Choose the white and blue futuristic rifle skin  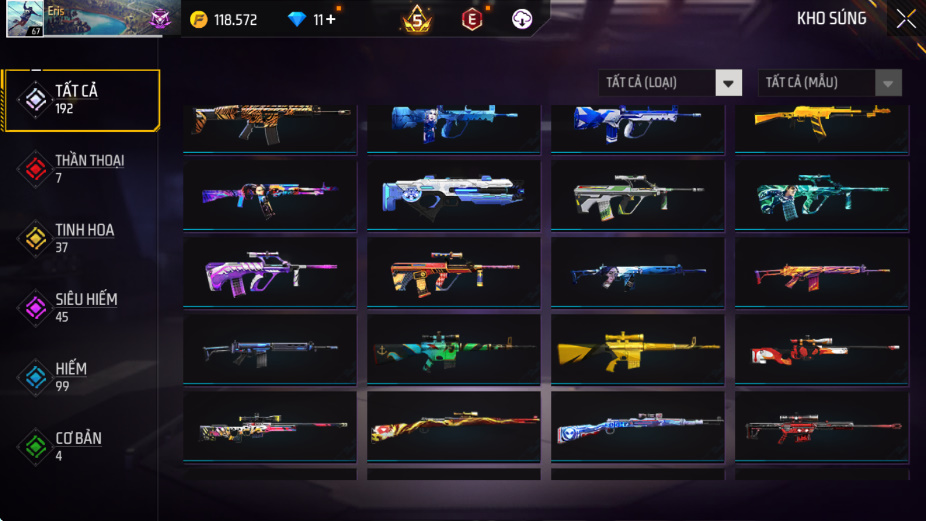coord(453,195)
